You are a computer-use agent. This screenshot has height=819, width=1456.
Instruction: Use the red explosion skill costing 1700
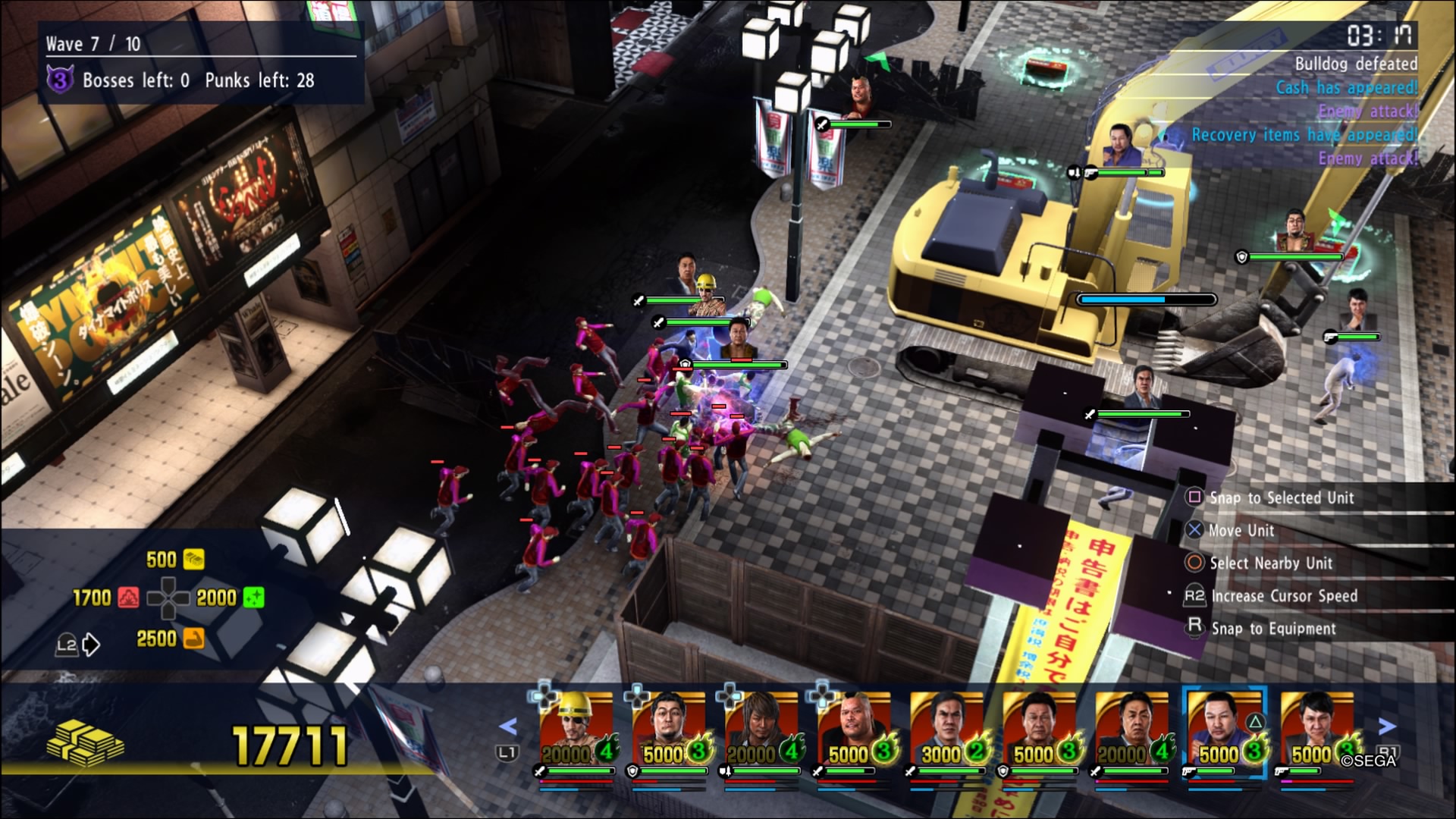click(128, 598)
